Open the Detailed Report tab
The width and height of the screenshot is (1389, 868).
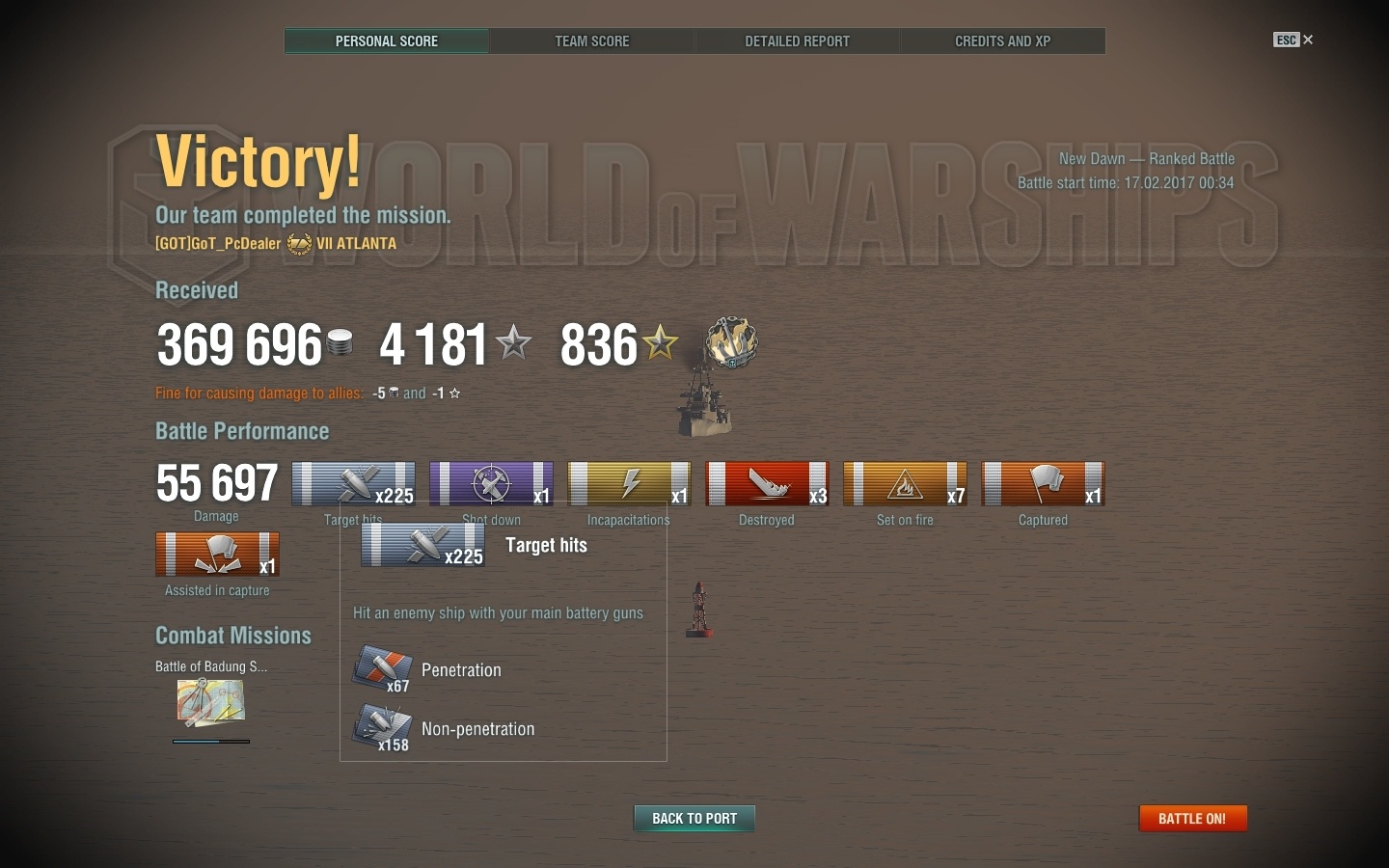pyautogui.click(x=797, y=41)
